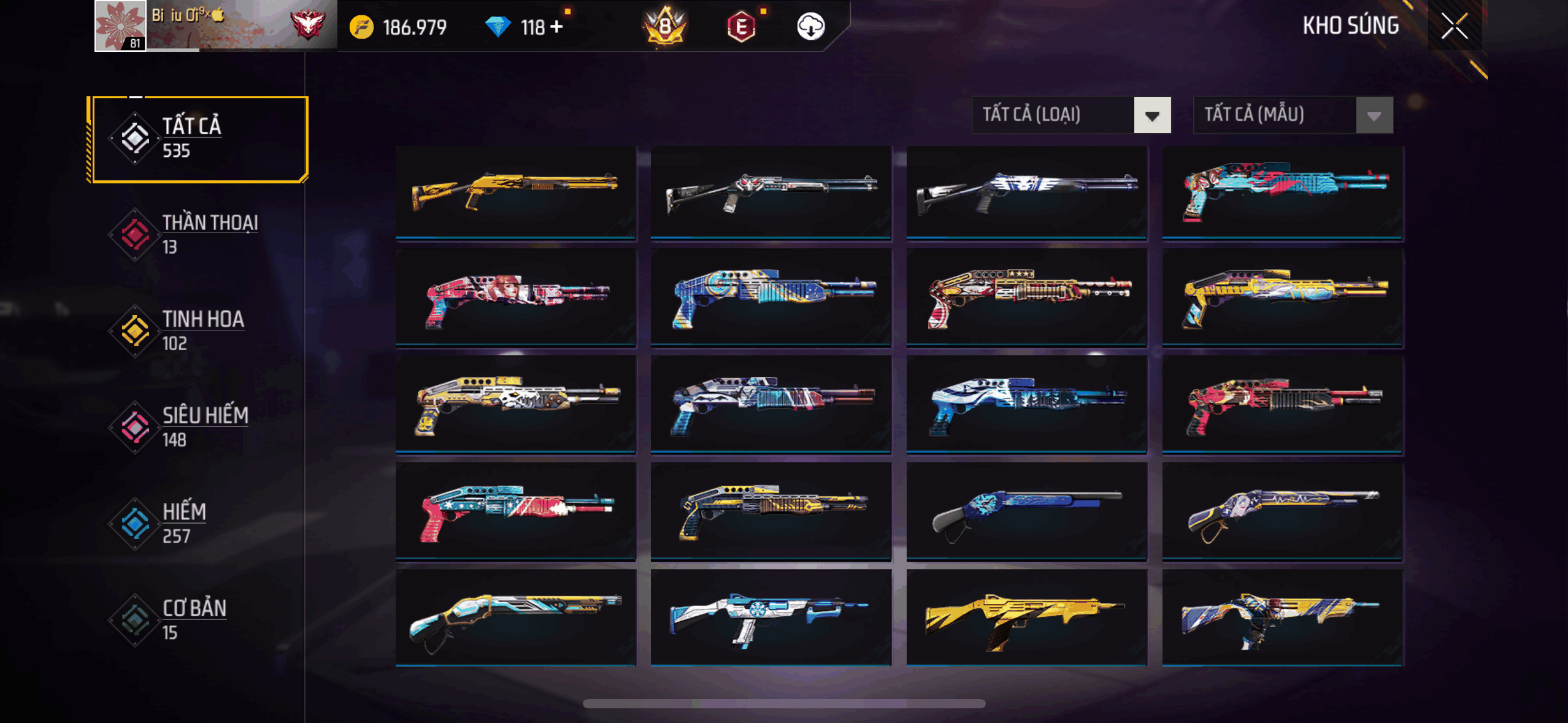
Task: Switch to the Thần Thoại category
Action: (198, 235)
